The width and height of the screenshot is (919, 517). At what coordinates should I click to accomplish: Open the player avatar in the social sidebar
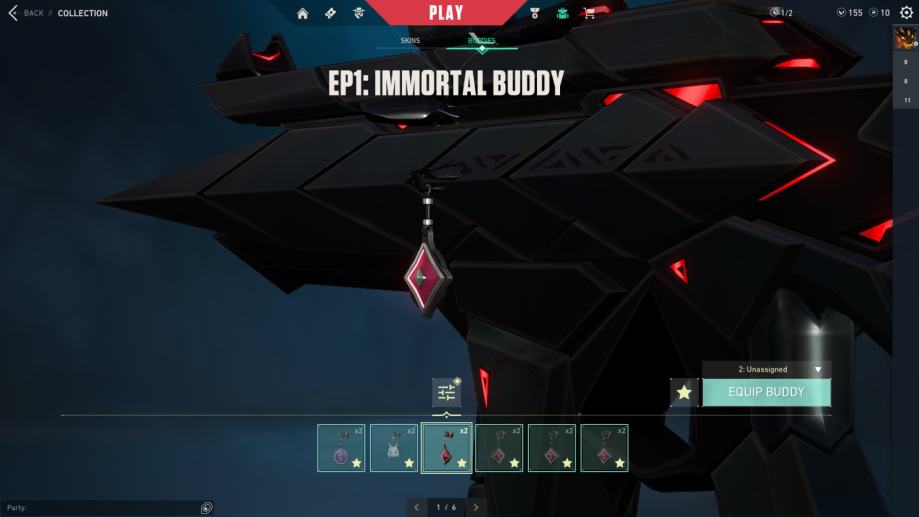click(905, 40)
